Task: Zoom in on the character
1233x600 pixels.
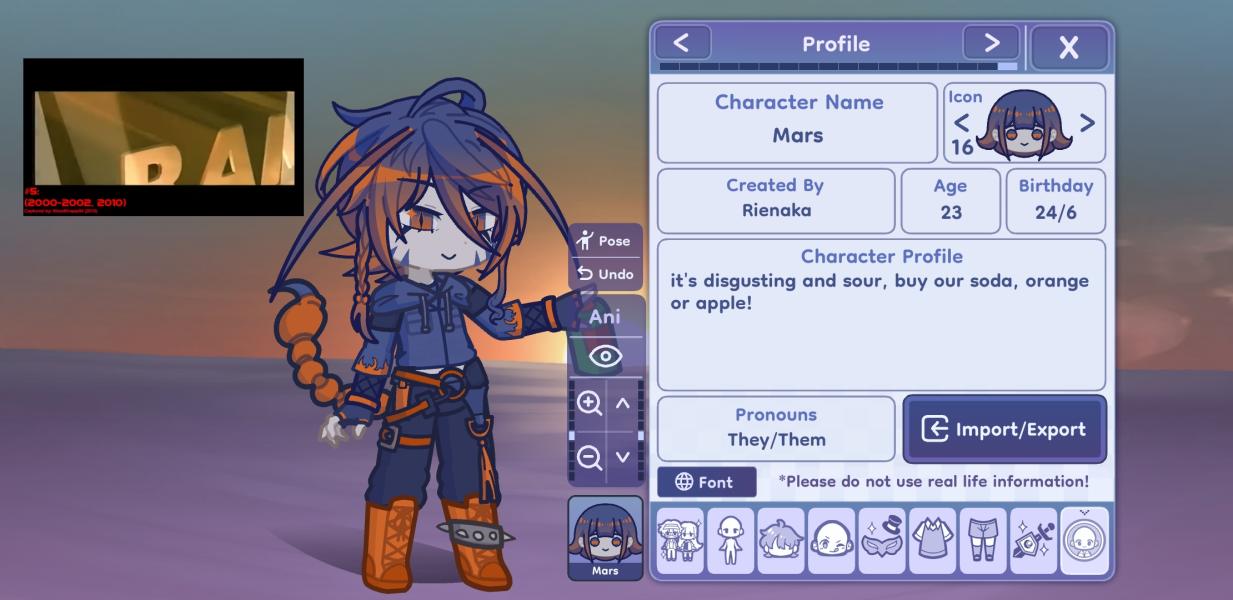Action: click(589, 403)
